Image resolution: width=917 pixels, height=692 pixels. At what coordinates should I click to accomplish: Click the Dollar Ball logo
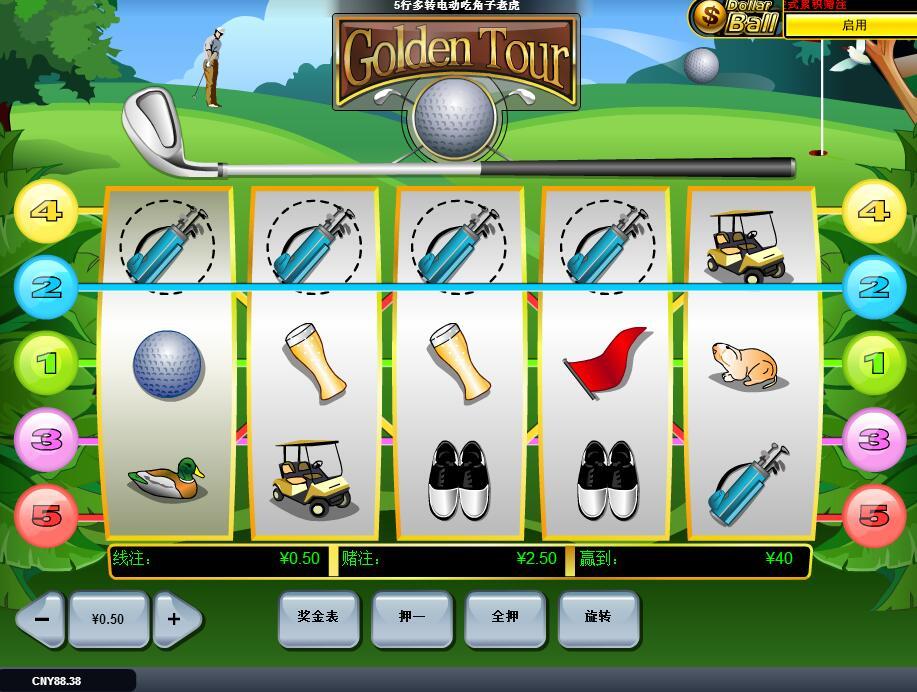coord(737,18)
